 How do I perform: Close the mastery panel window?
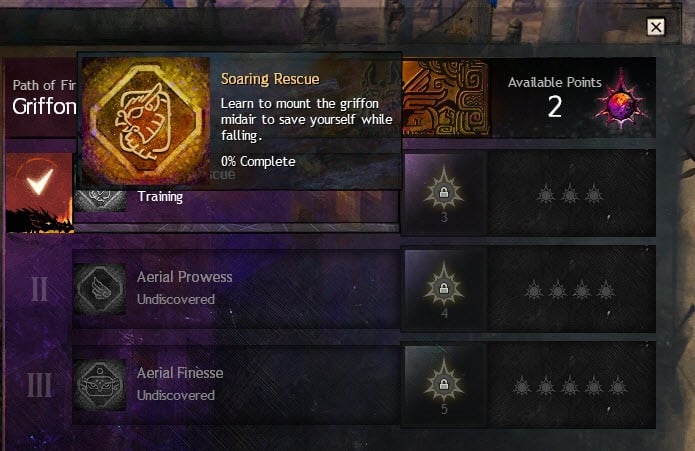pyautogui.click(x=656, y=27)
